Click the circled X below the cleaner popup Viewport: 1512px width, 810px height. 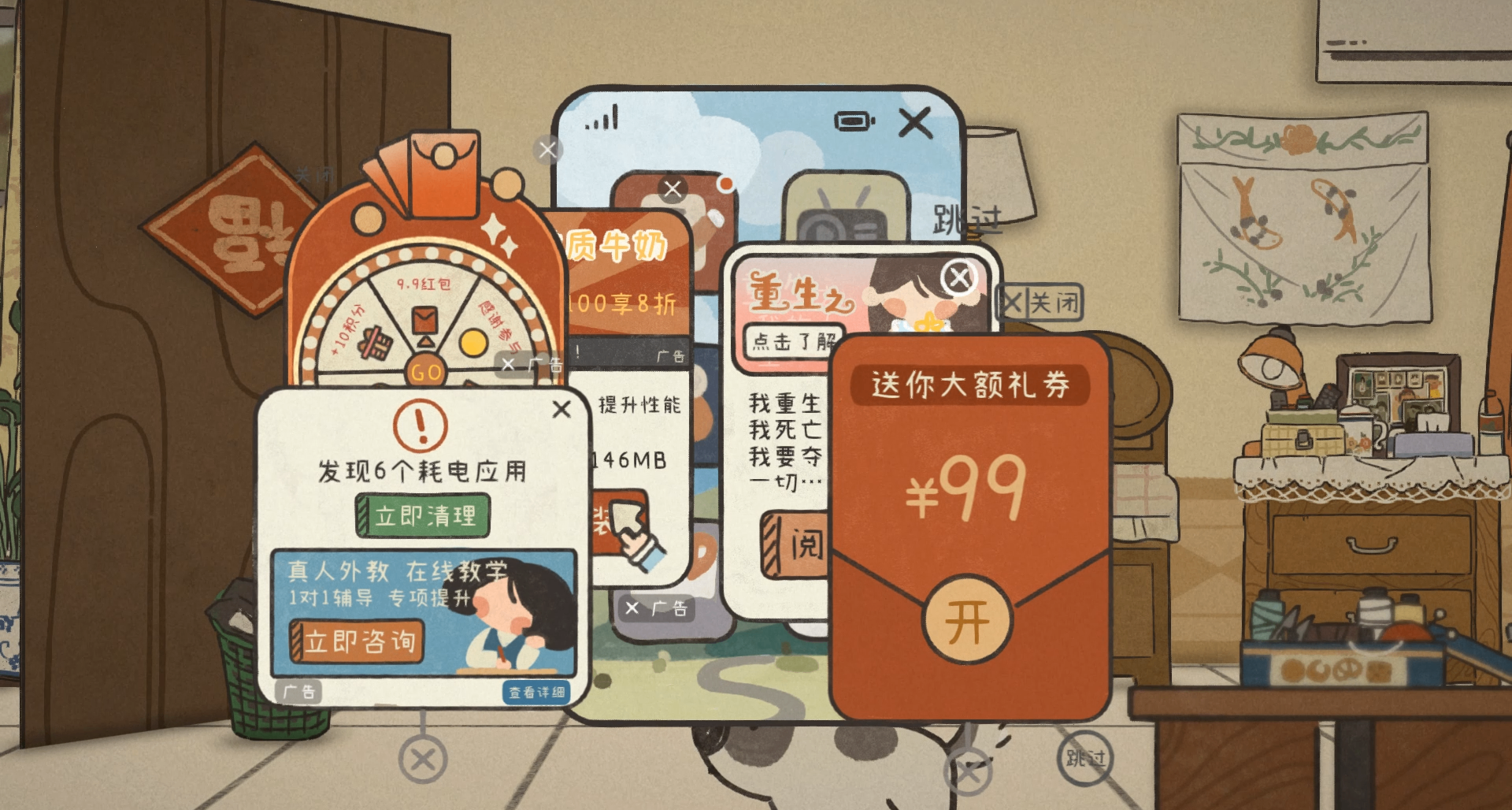point(424,761)
